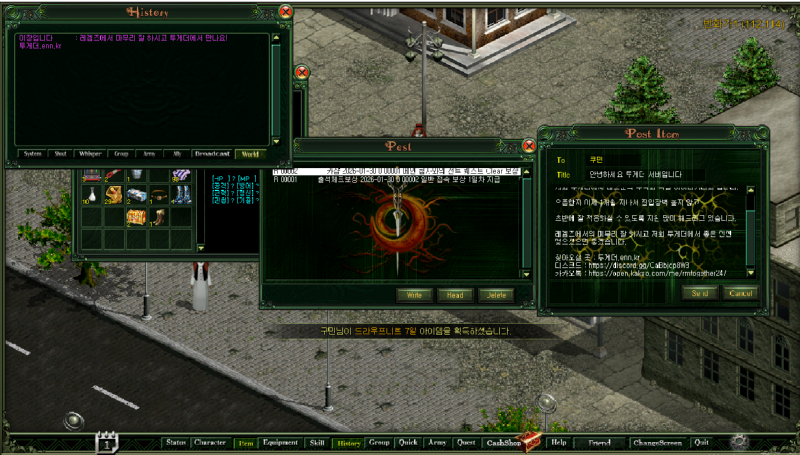Open the Status panel

176,442
